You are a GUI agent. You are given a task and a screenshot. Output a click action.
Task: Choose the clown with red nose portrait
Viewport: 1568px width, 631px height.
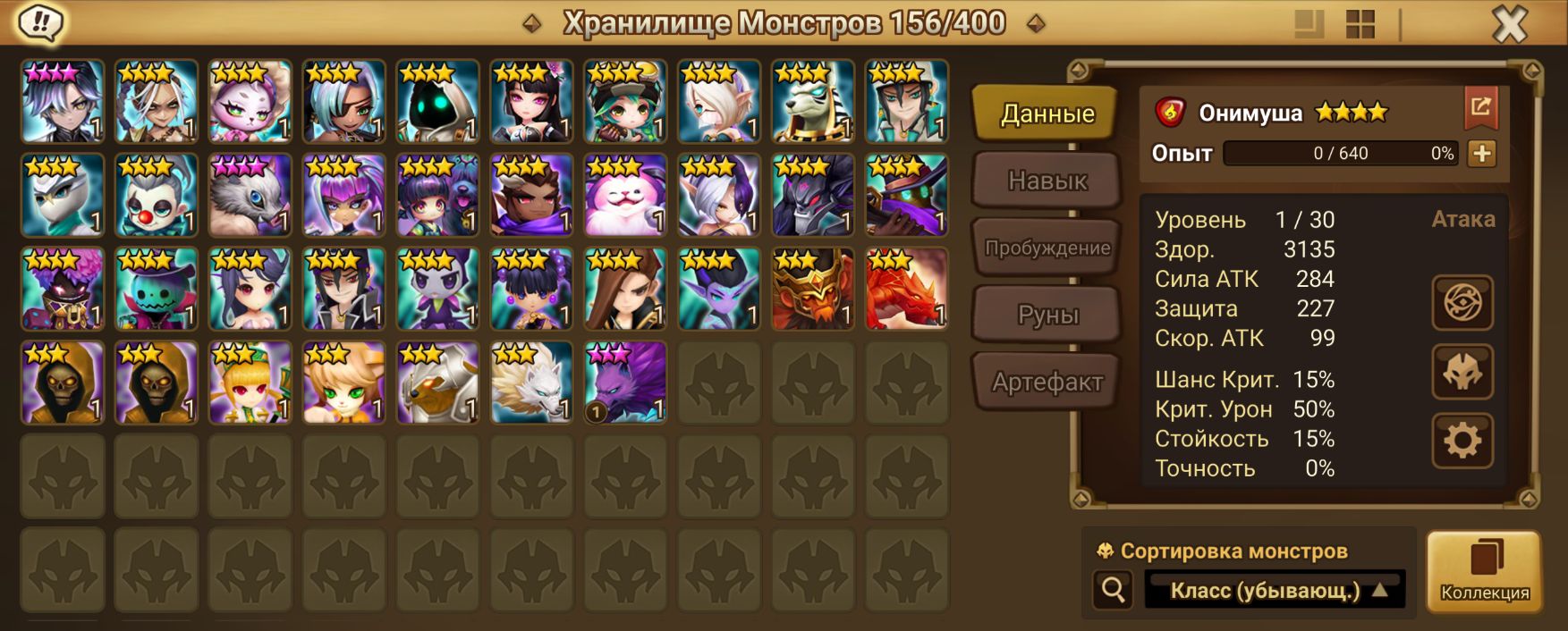(x=157, y=195)
